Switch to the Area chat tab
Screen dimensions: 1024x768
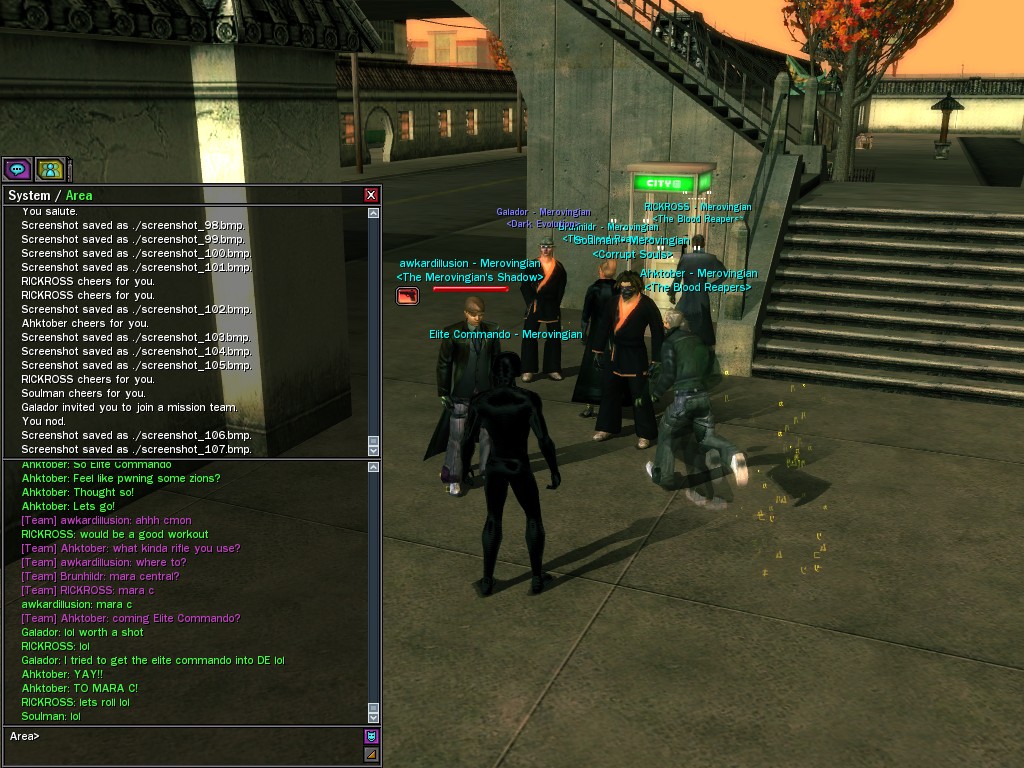(x=79, y=195)
